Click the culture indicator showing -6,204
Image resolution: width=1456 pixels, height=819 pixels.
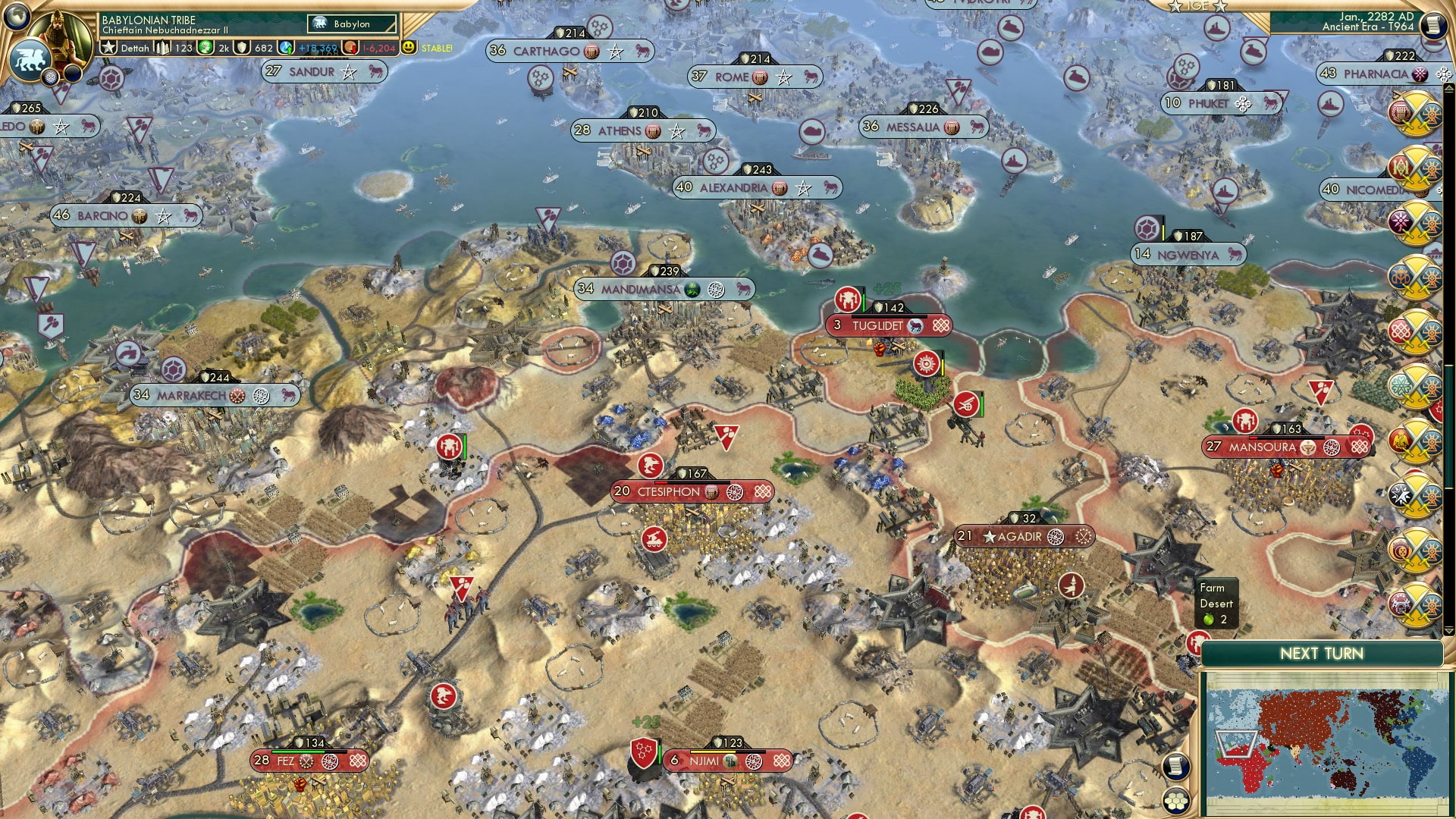click(349, 47)
